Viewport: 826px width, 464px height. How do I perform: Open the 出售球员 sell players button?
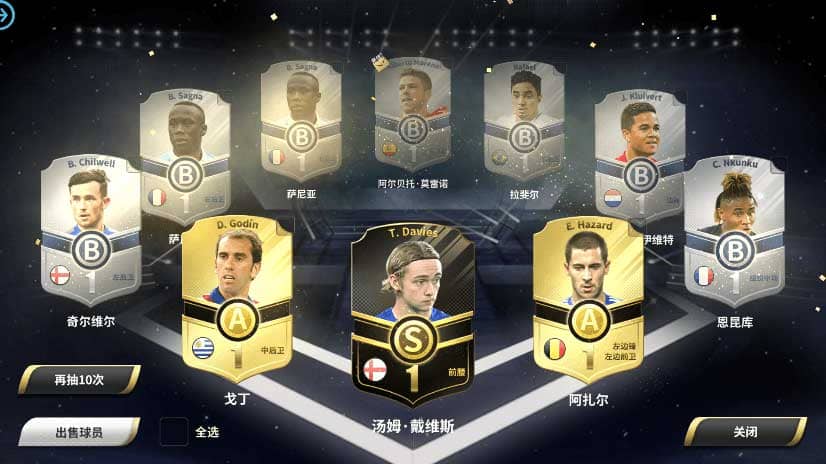point(78,432)
